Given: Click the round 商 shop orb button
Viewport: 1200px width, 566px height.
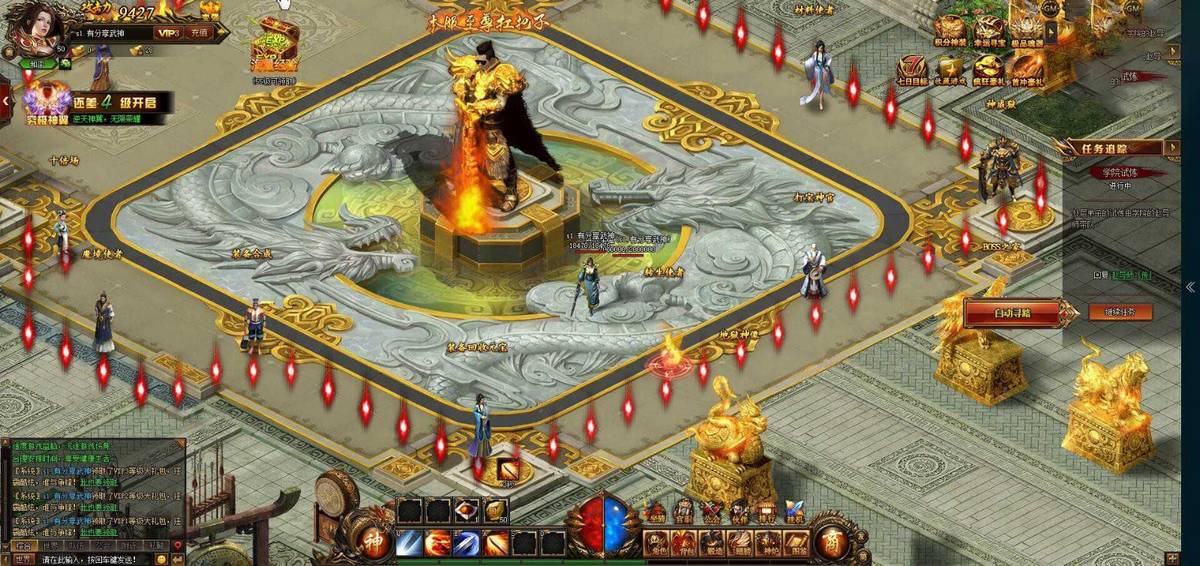Looking at the screenshot, I should [x=832, y=539].
